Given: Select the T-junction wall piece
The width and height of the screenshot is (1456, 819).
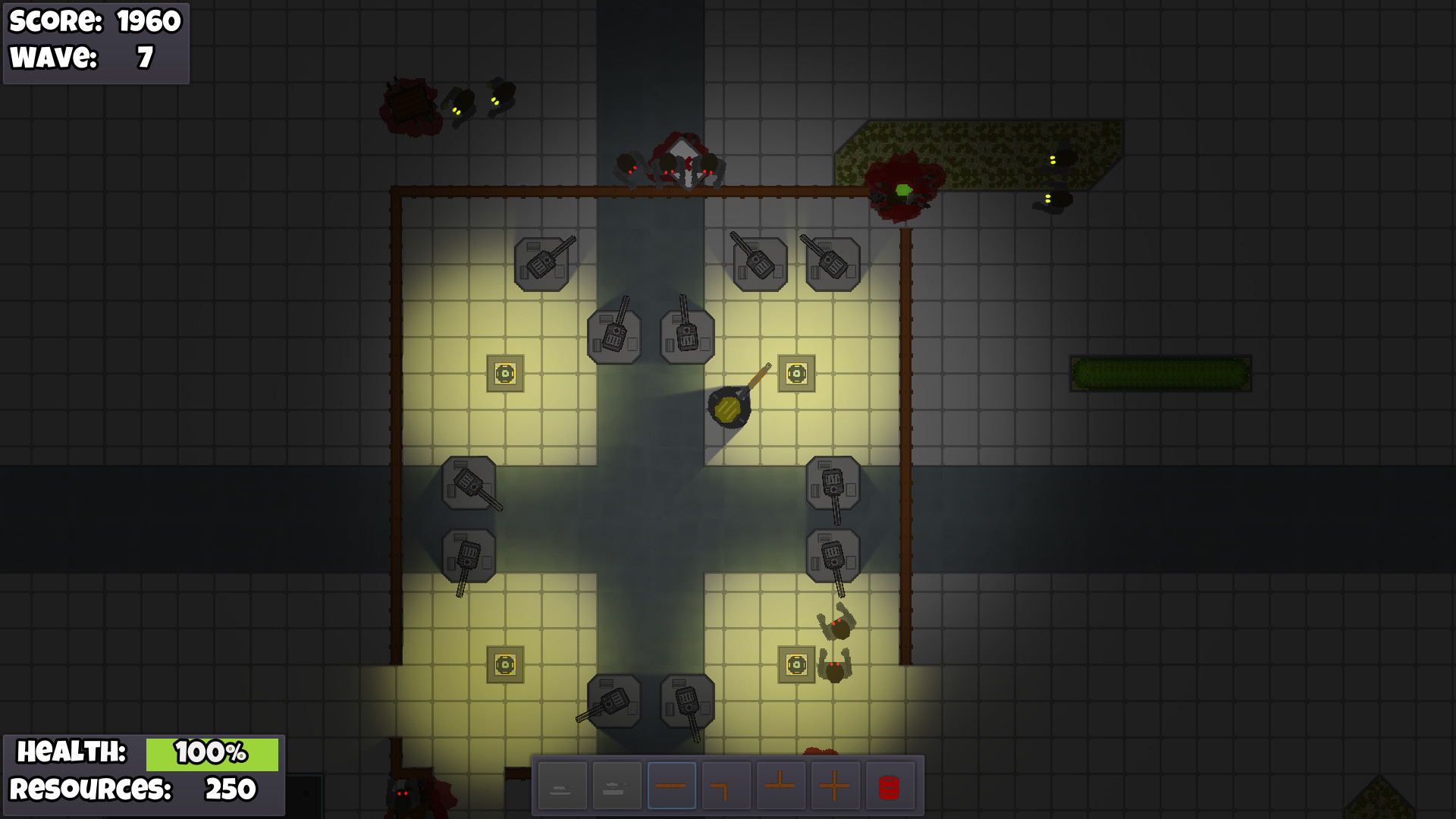Looking at the screenshot, I should [x=782, y=785].
